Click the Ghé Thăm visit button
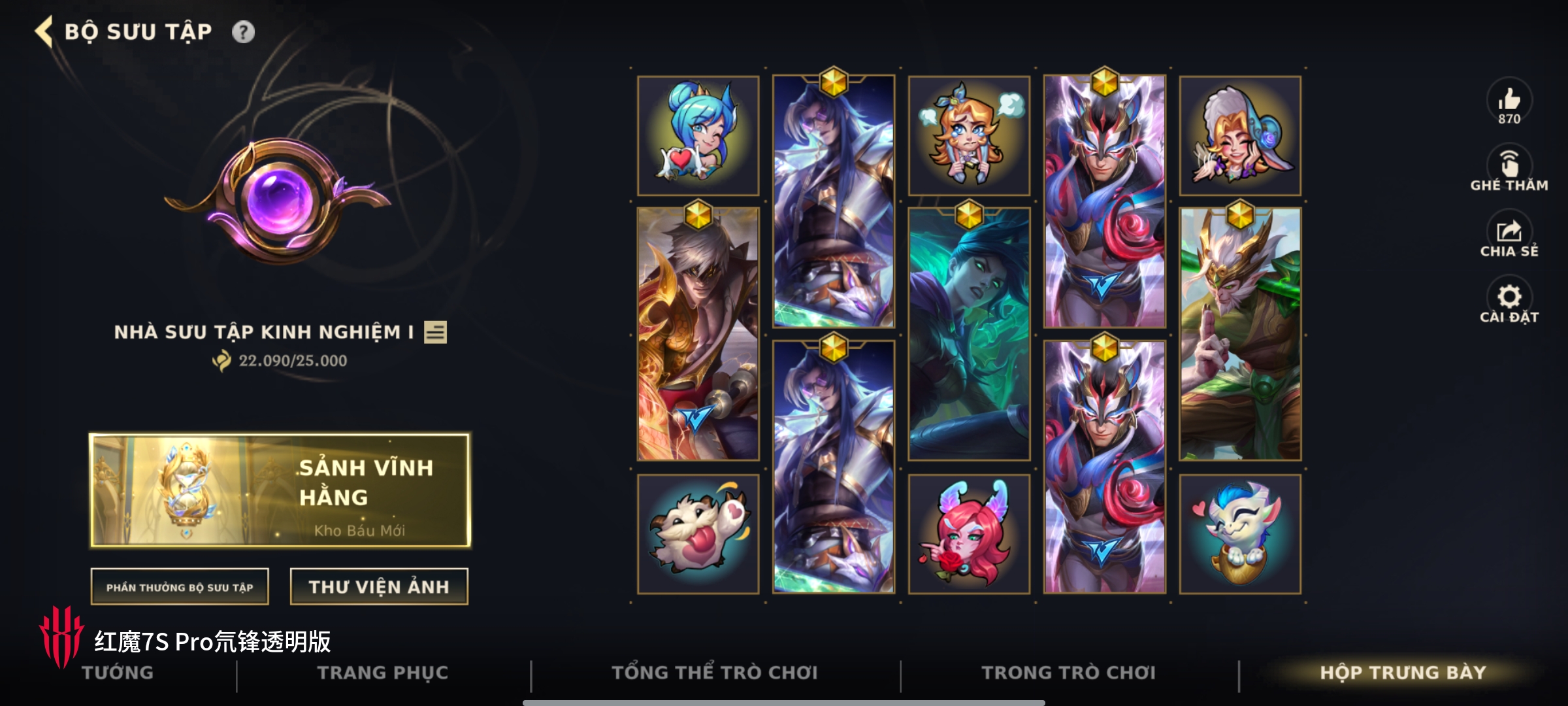The height and width of the screenshot is (706, 1568). [x=1509, y=169]
